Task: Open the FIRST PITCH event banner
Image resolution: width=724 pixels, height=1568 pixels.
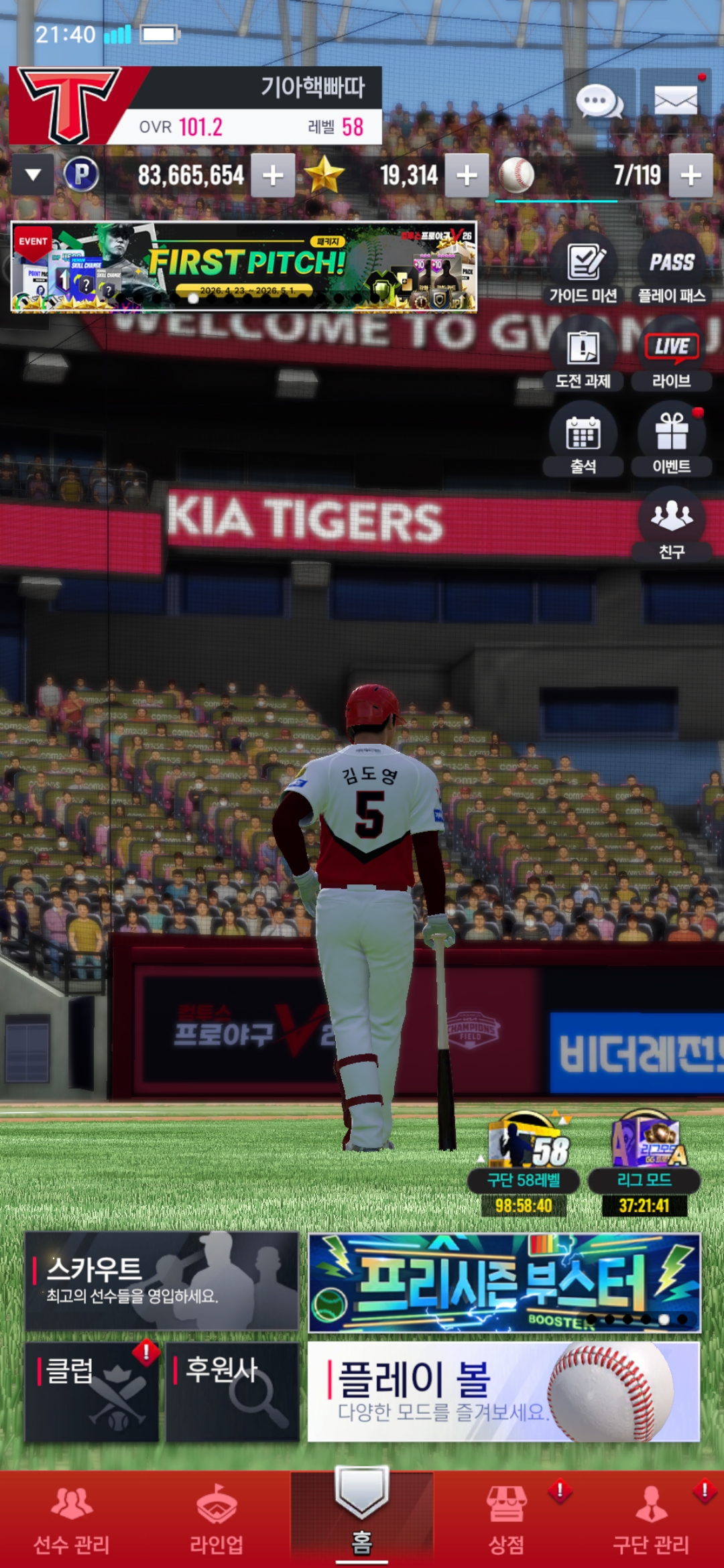Action: pyautogui.click(x=244, y=267)
